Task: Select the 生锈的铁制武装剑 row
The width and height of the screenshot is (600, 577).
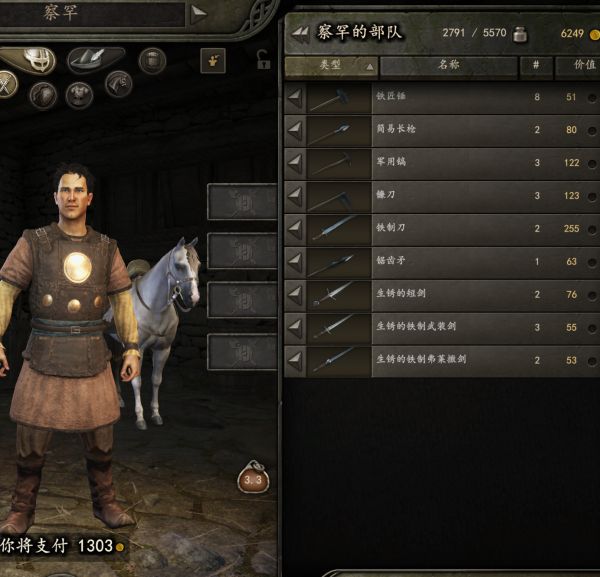Action: (x=440, y=328)
